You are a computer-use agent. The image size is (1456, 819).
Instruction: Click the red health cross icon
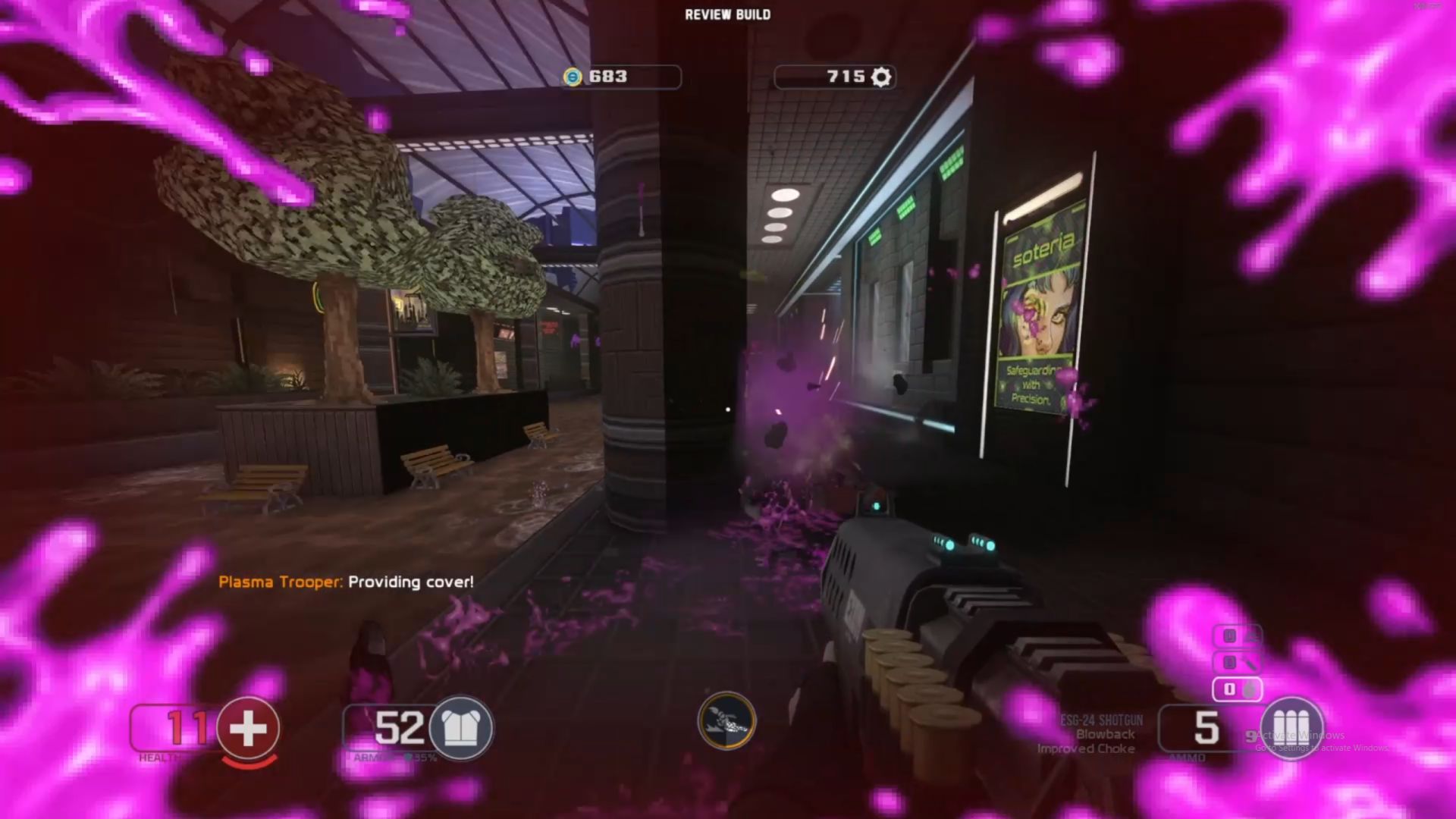point(248,729)
